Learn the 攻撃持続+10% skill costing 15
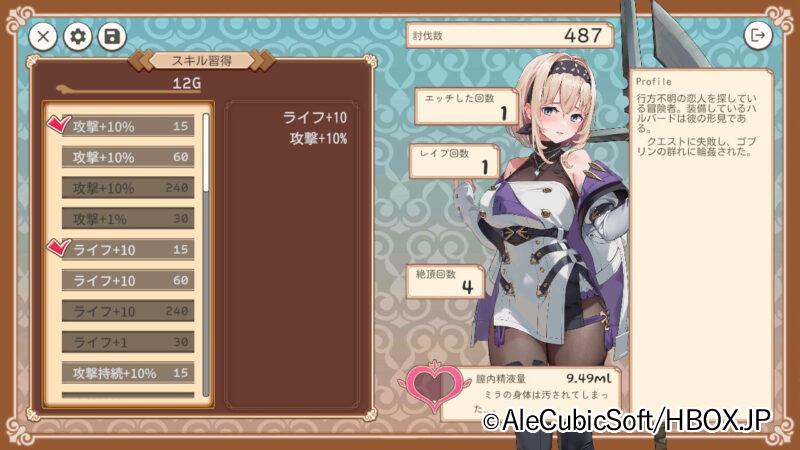Viewport: 800px width, 450px height. (x=128, y=373)
